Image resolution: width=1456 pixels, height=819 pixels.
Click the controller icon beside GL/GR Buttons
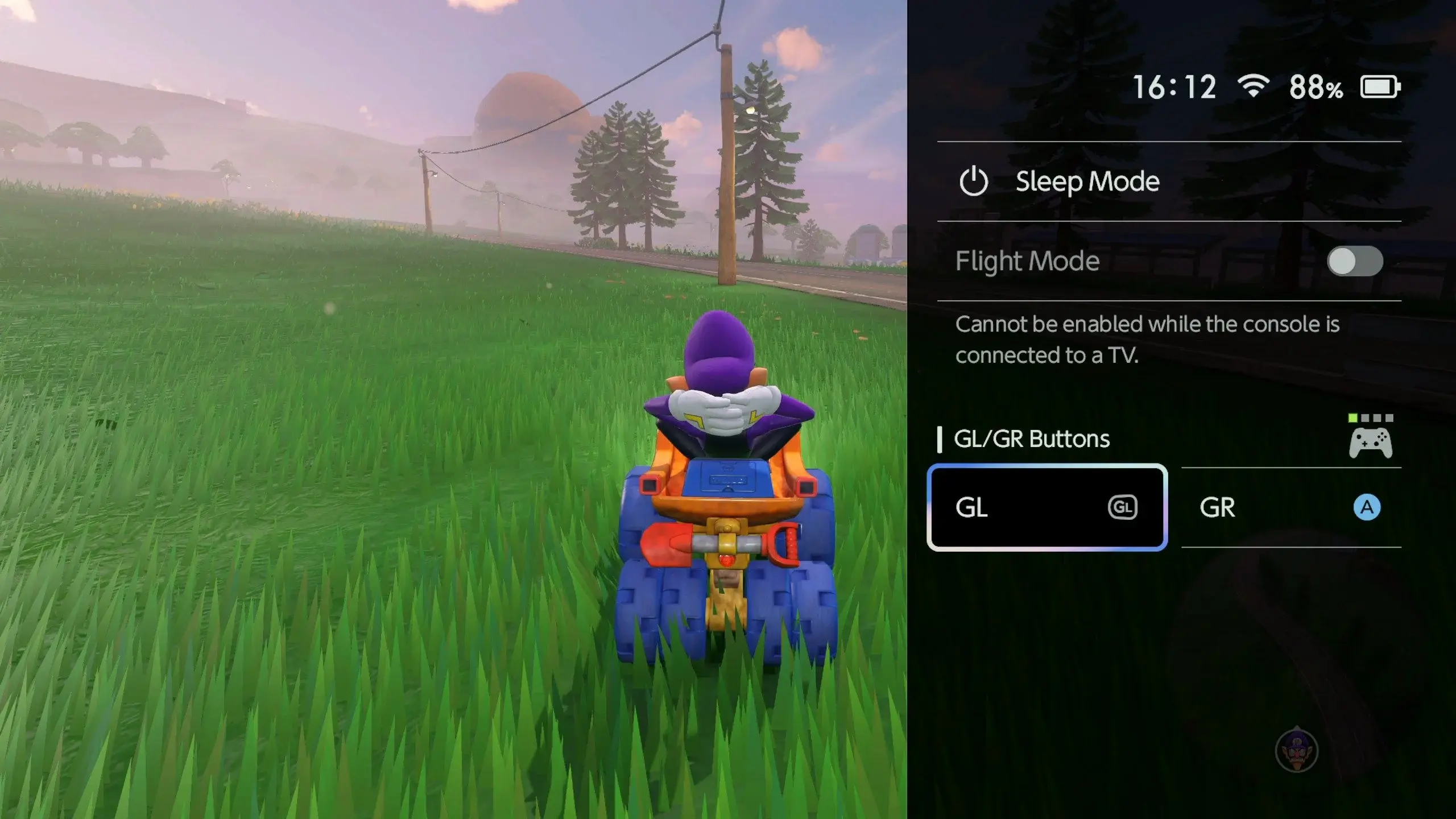click(1371, 442)
